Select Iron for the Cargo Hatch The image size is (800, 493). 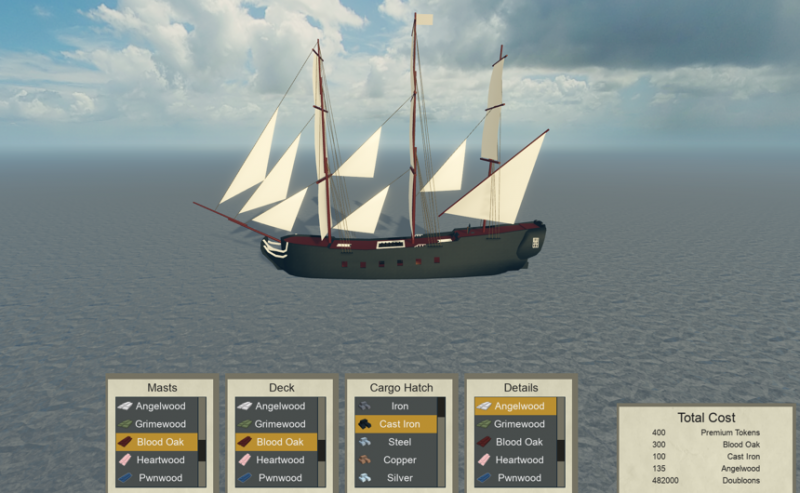coord(396,406)
